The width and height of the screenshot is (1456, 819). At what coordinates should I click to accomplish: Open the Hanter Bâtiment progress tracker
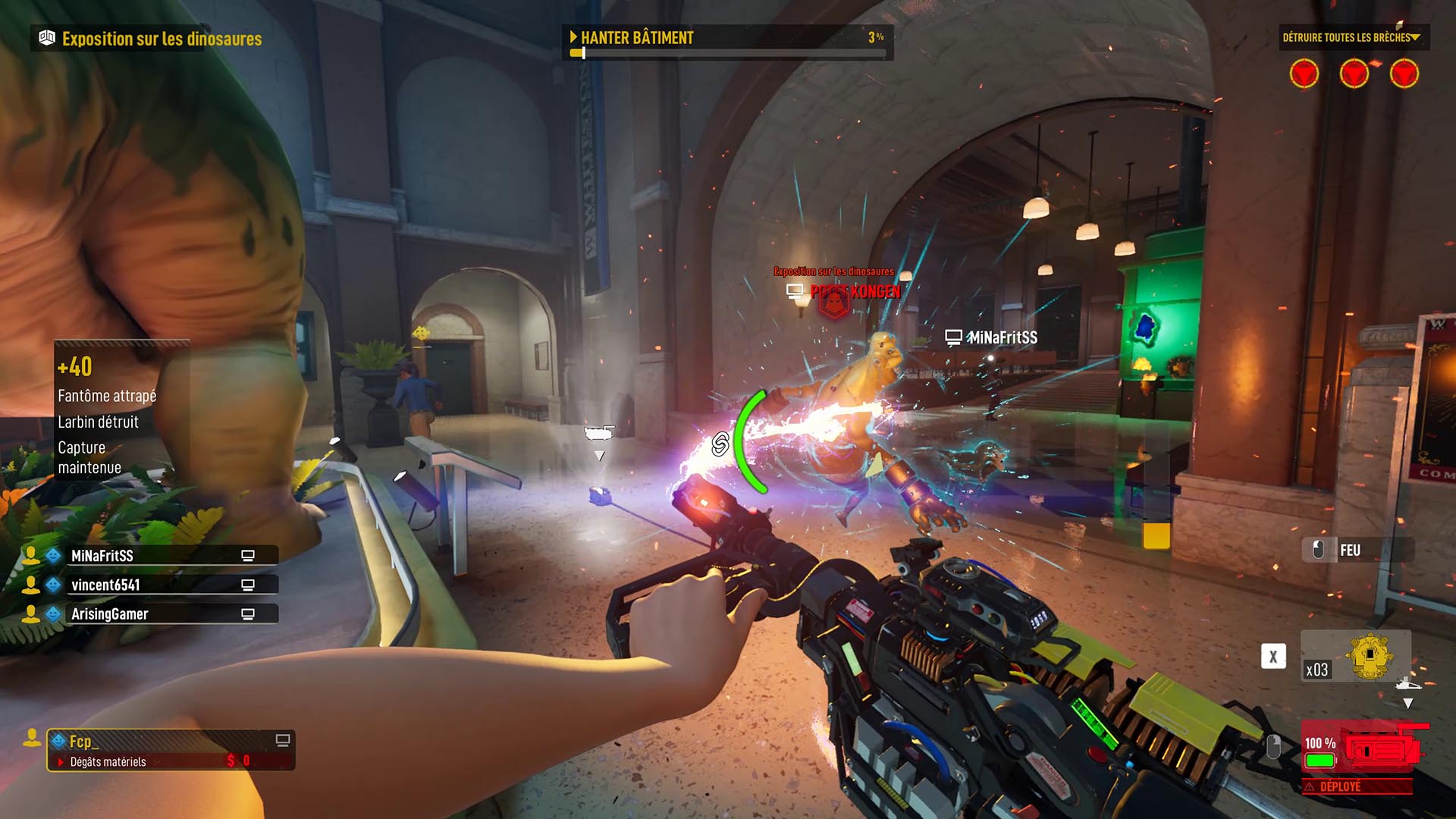(726, 41)
